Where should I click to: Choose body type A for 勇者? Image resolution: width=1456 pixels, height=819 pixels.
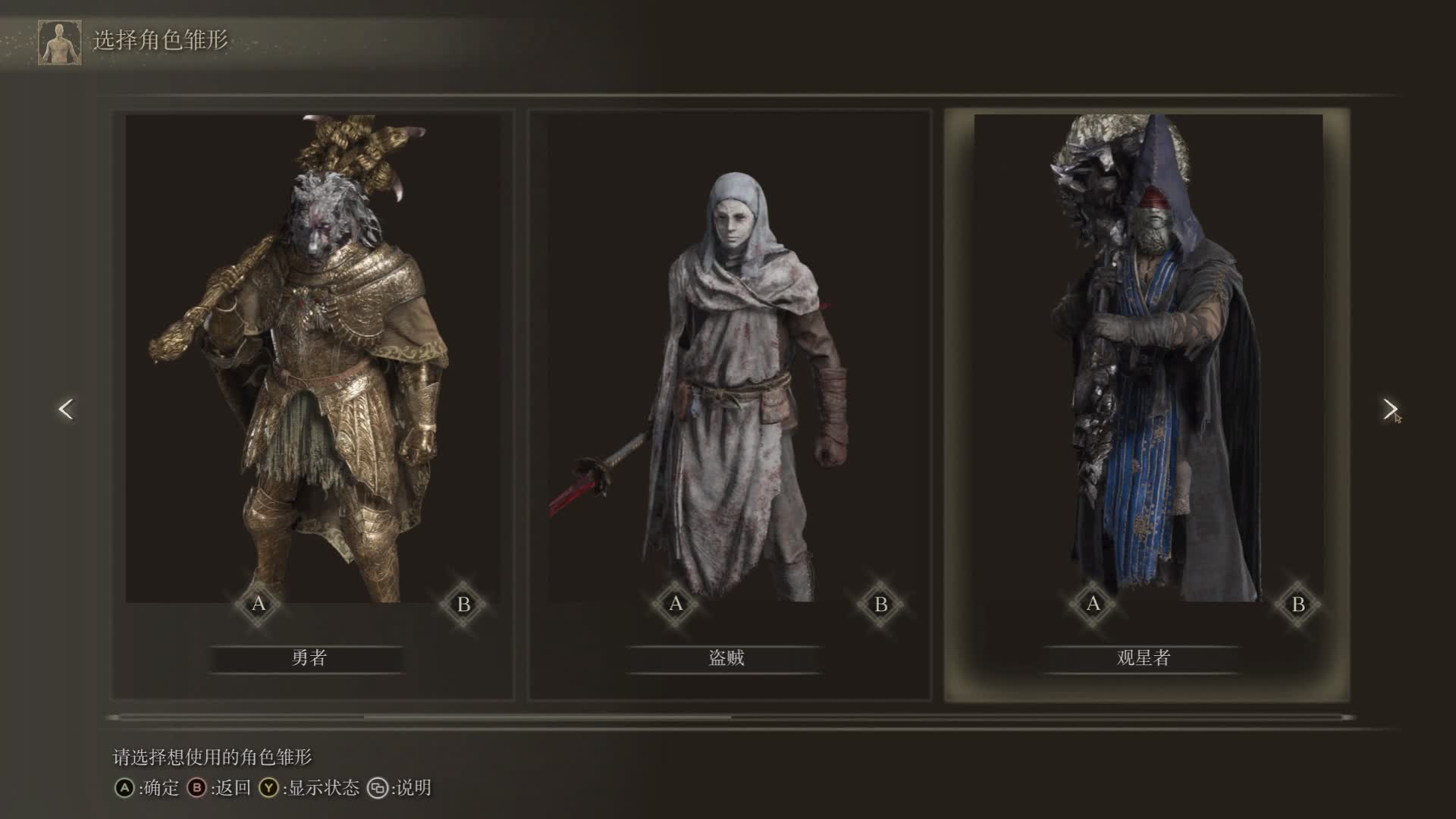coord(259,604)
